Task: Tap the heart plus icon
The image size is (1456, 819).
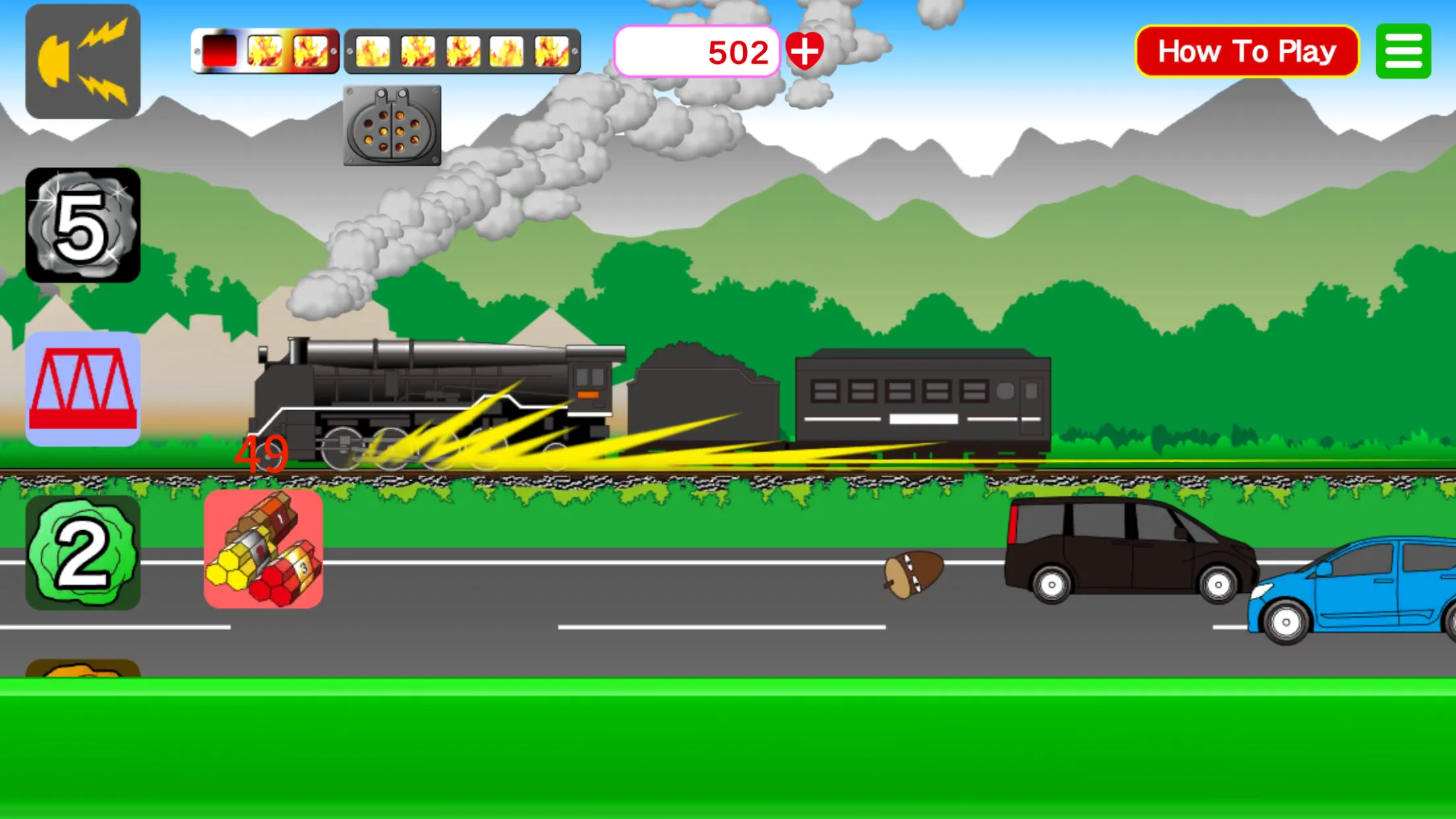Action: tap(806, 51)
